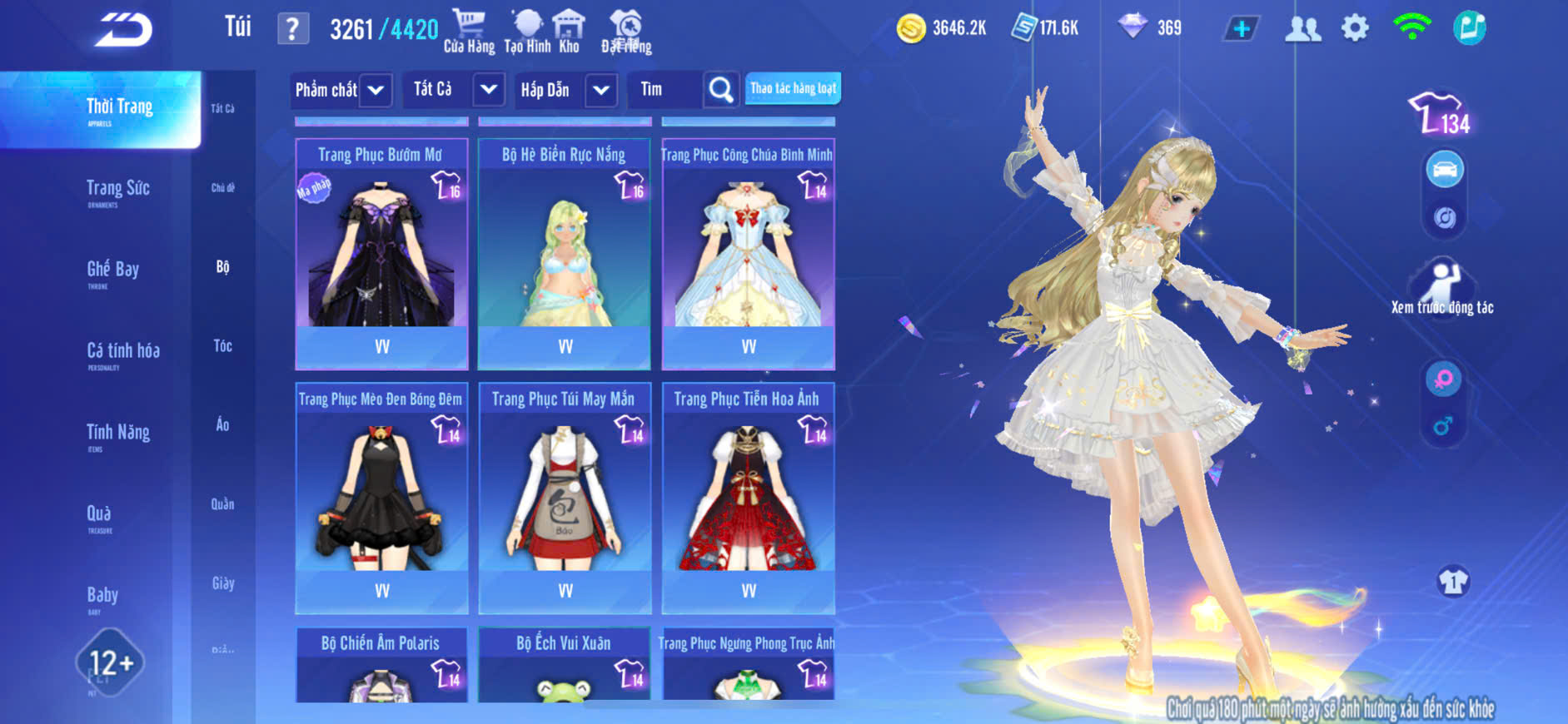The width and height of the screenshot is (1568, 724).
Task: Open settings gear icon
Action: (1355, 28)
